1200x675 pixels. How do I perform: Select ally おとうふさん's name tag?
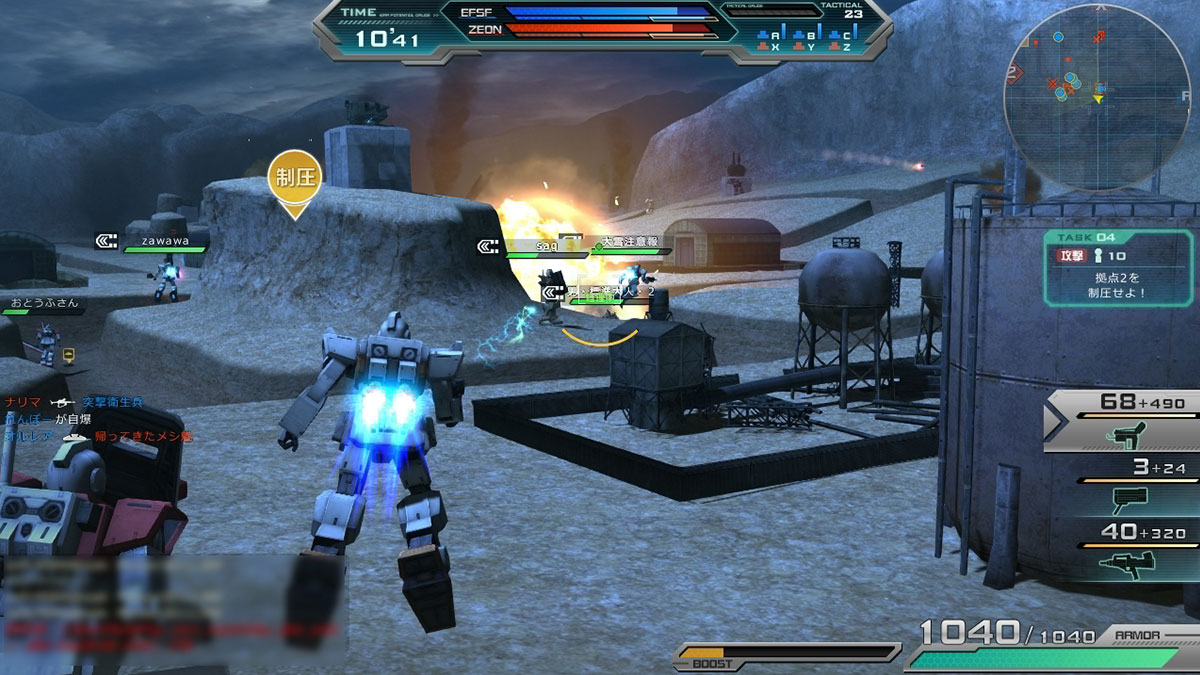point(42,301)
